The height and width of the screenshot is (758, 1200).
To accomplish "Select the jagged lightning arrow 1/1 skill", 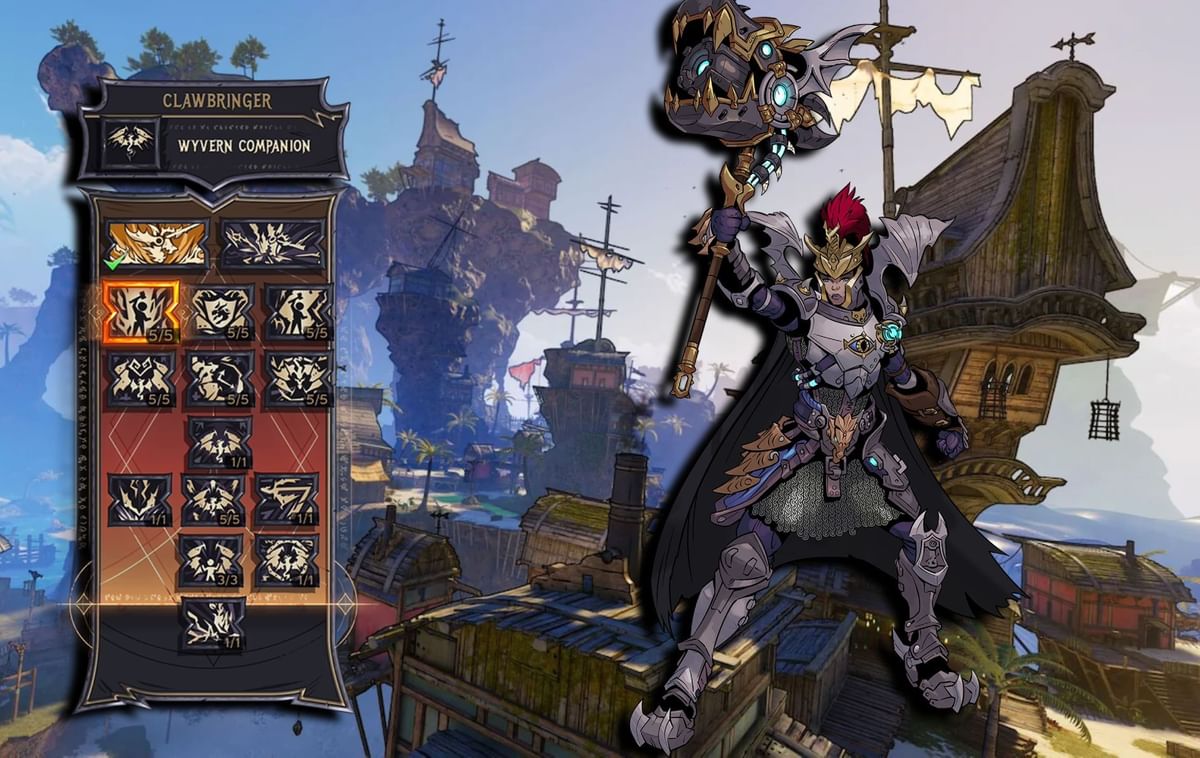I will click(285, 499).
